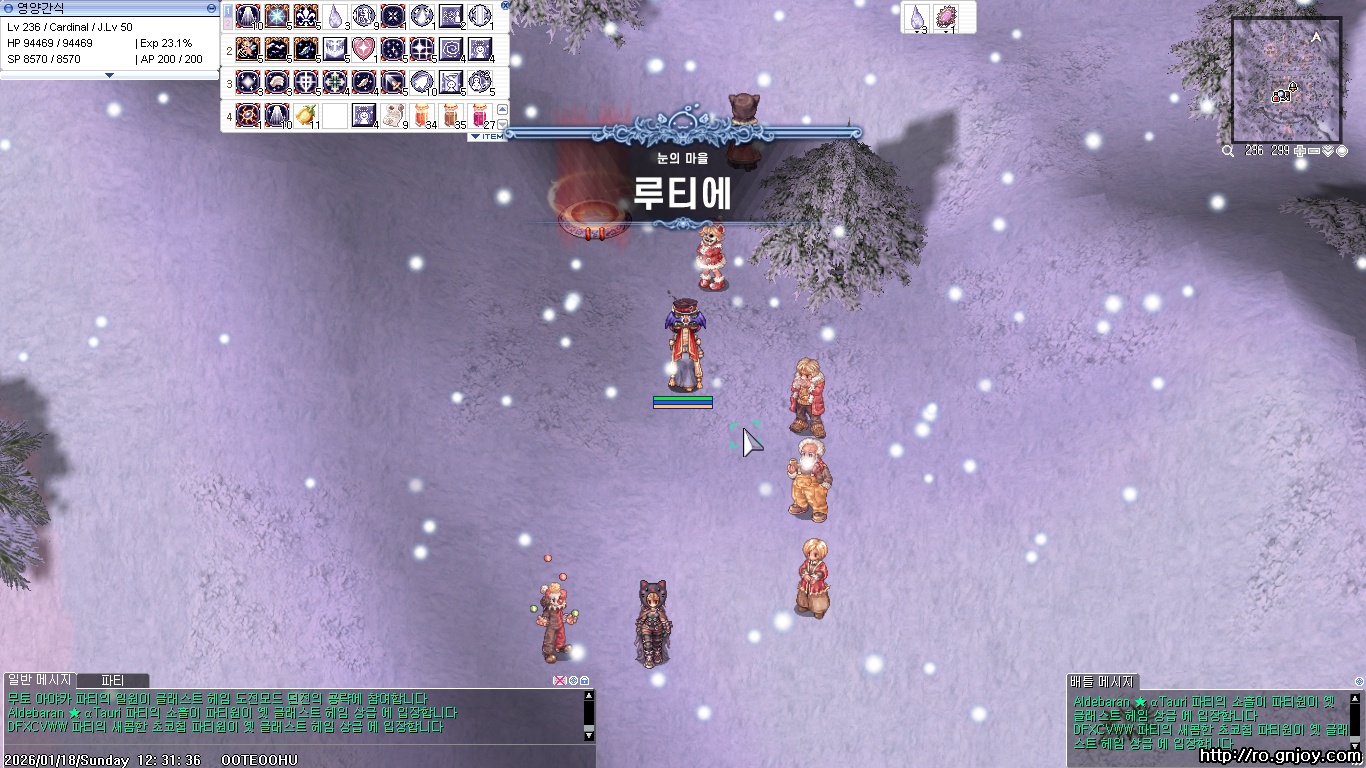1366x768 pixels.
Task: Zoom in the minimap with the plus button
Action: click(x=1299, y=150)
